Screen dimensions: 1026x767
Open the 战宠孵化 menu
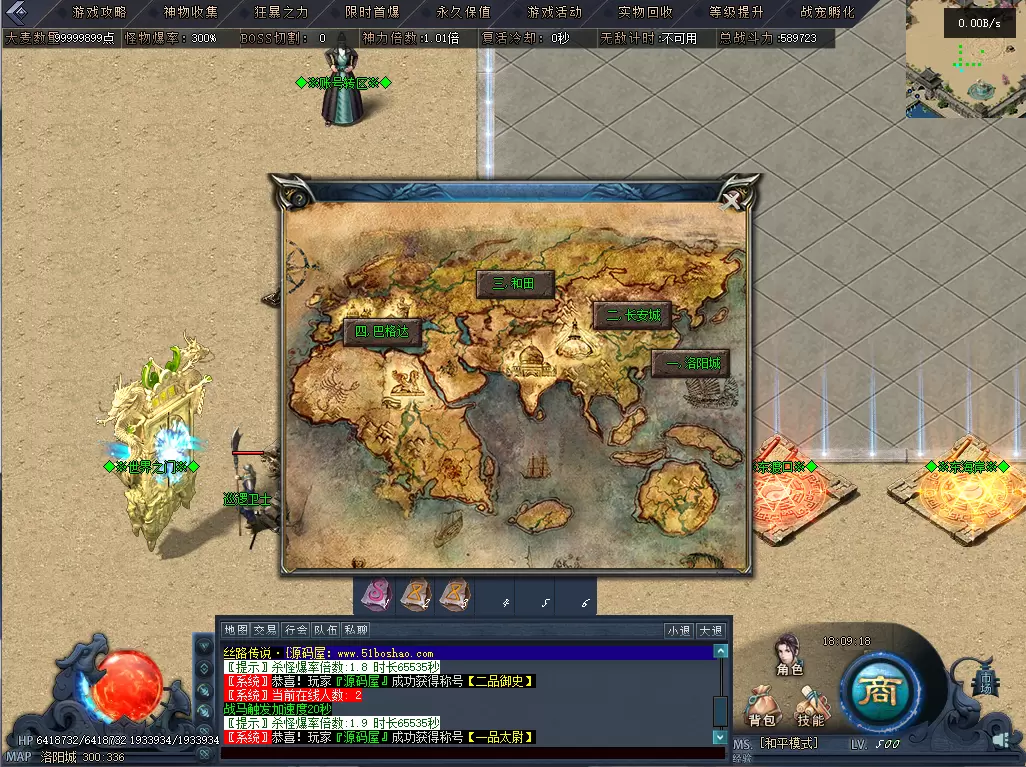tap(827, 13)
